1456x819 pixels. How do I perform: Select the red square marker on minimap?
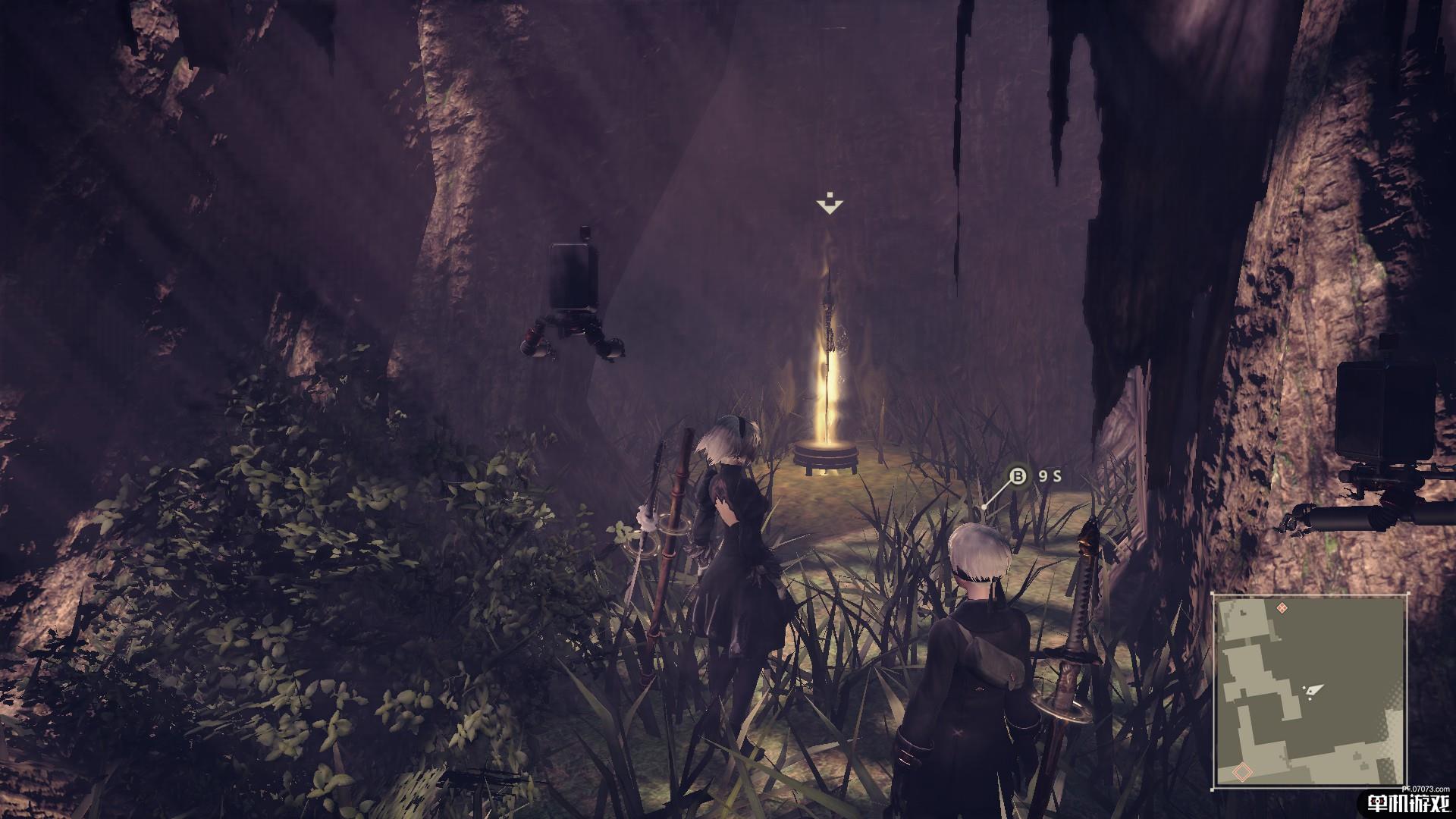[1242, 773]
